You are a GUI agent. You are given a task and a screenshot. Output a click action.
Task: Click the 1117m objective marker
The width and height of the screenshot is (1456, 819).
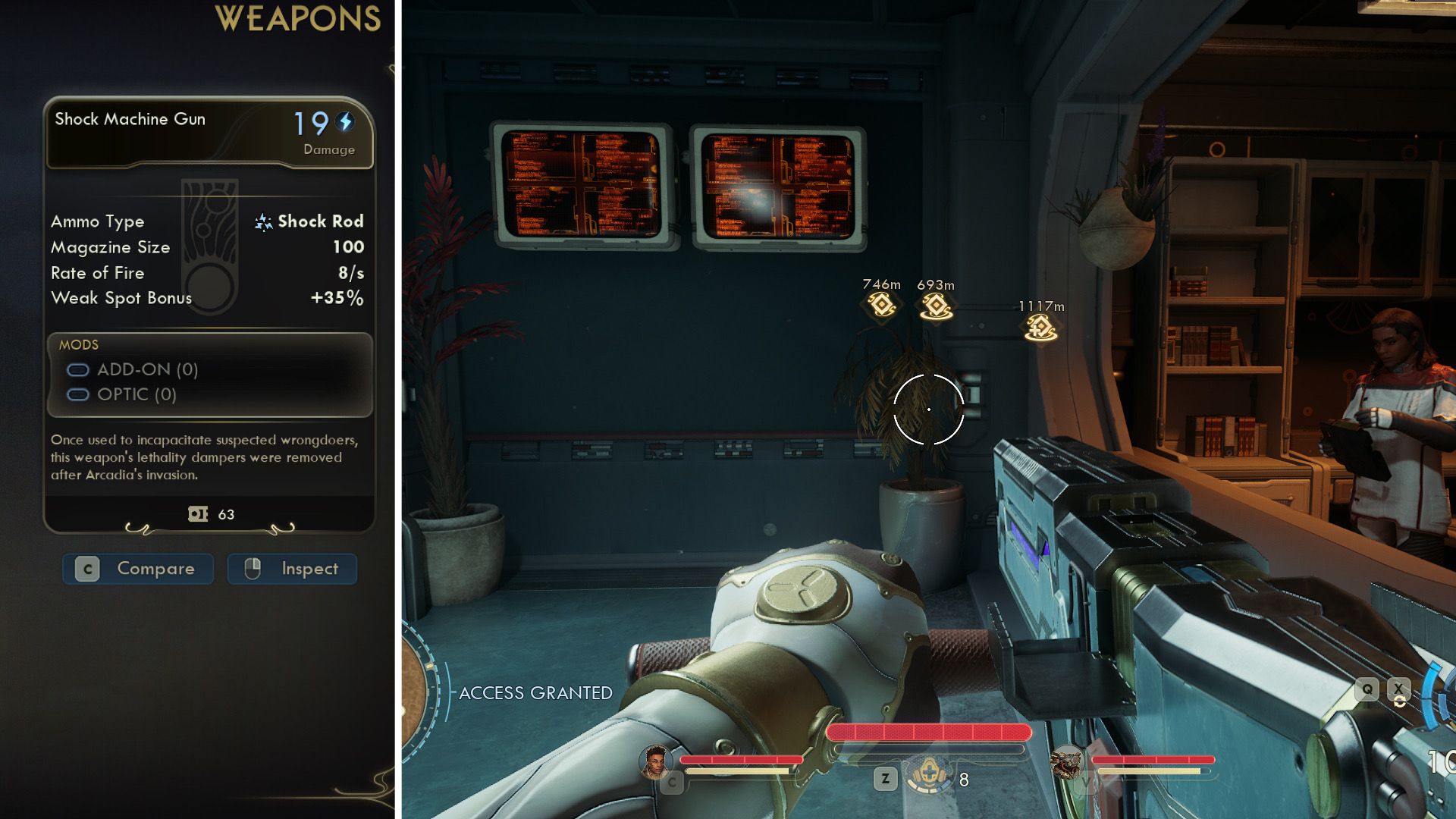point(1040,328)
